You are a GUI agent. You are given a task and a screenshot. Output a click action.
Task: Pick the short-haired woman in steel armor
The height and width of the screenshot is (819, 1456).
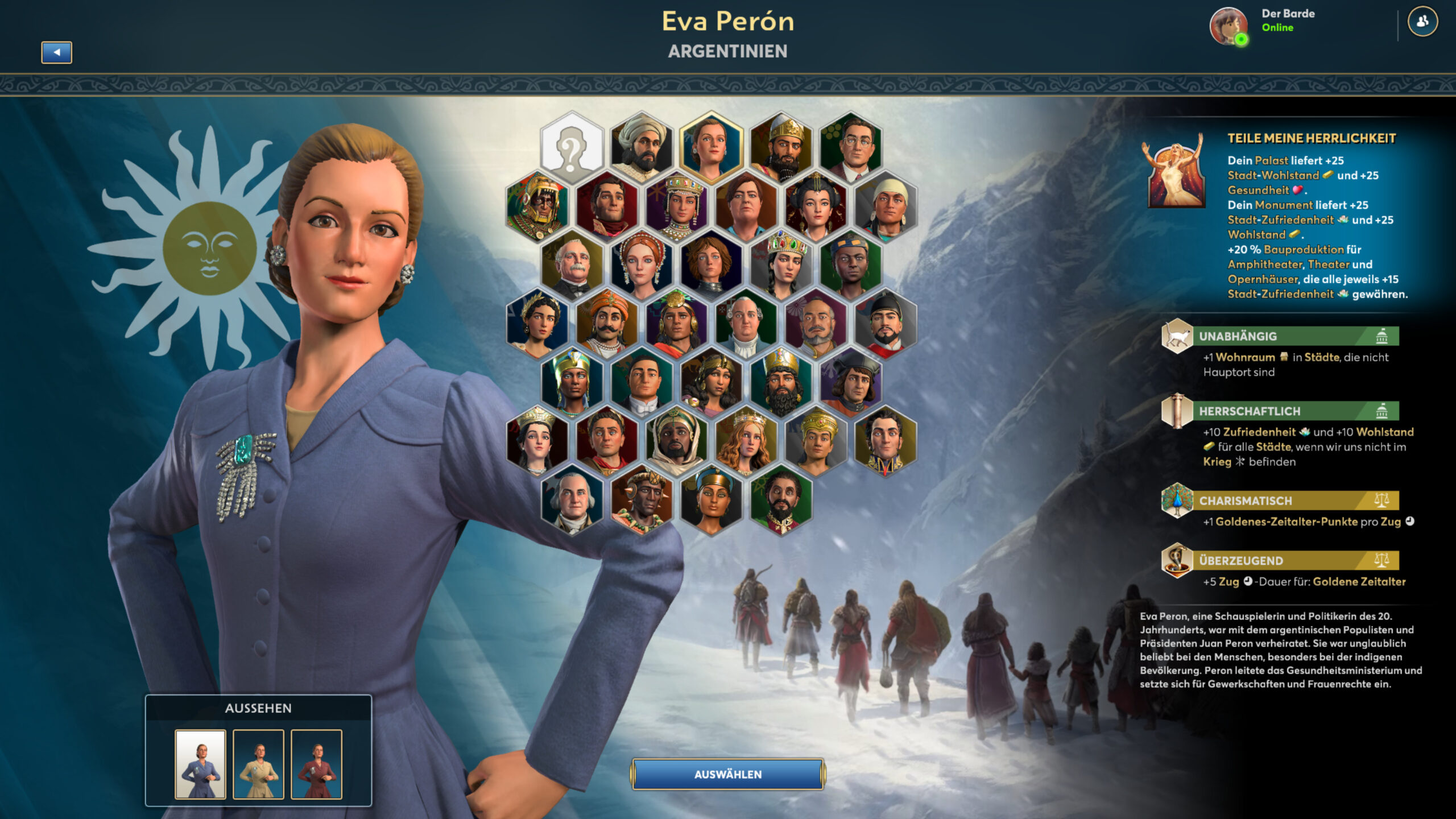pyautogui.click(x=711, y=265)
